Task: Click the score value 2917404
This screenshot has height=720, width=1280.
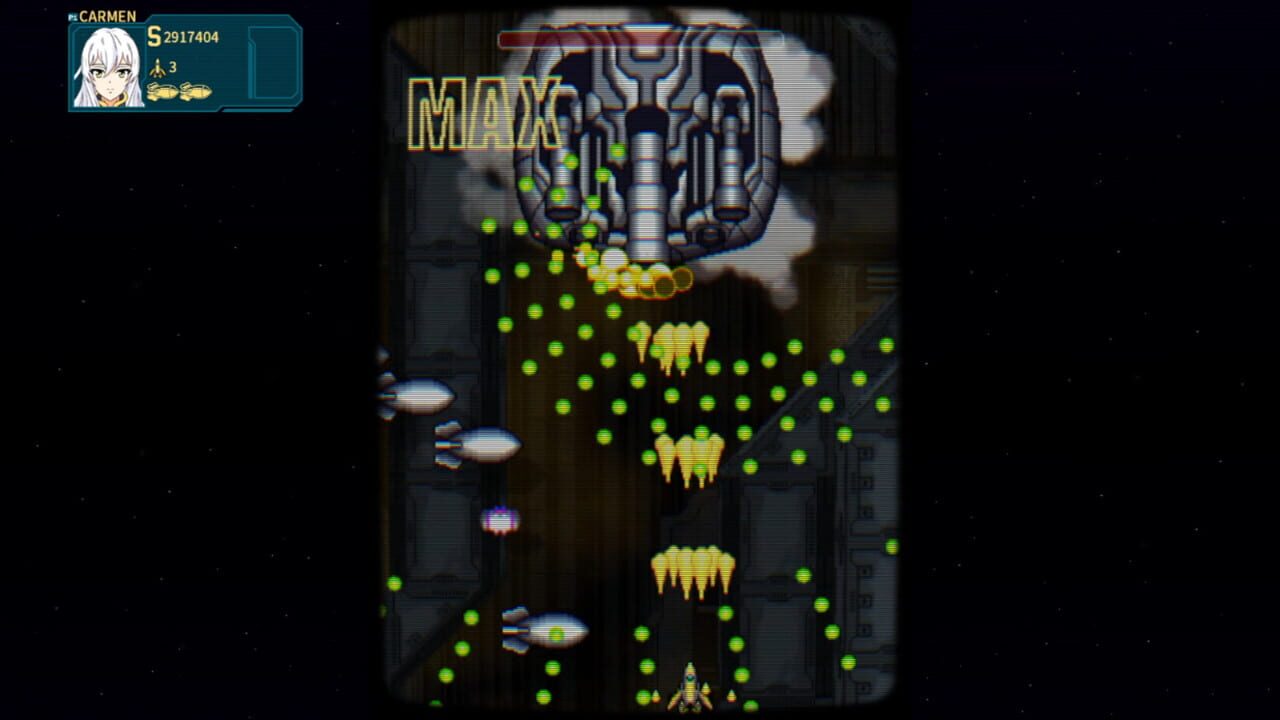Action: tap(191, 37)
